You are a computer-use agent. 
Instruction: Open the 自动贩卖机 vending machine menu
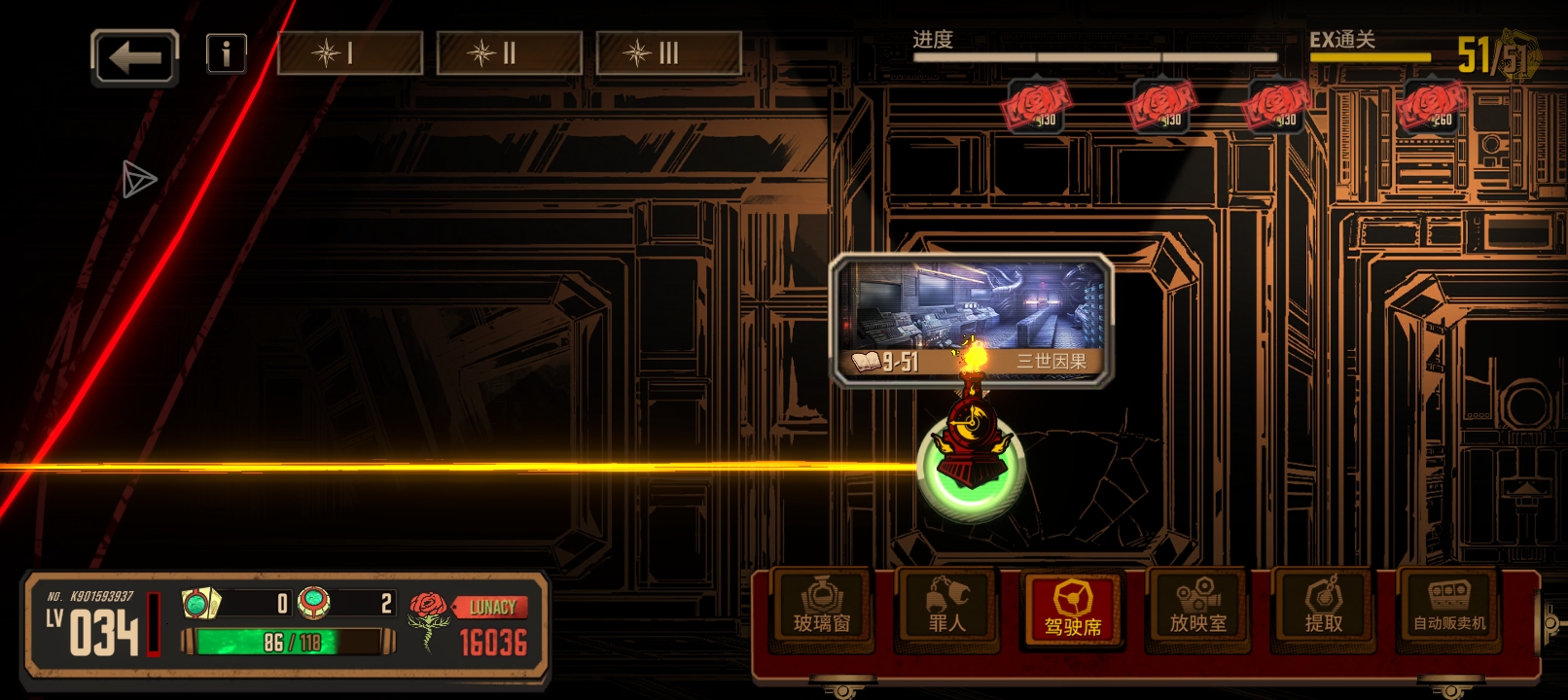(1448, 609)
